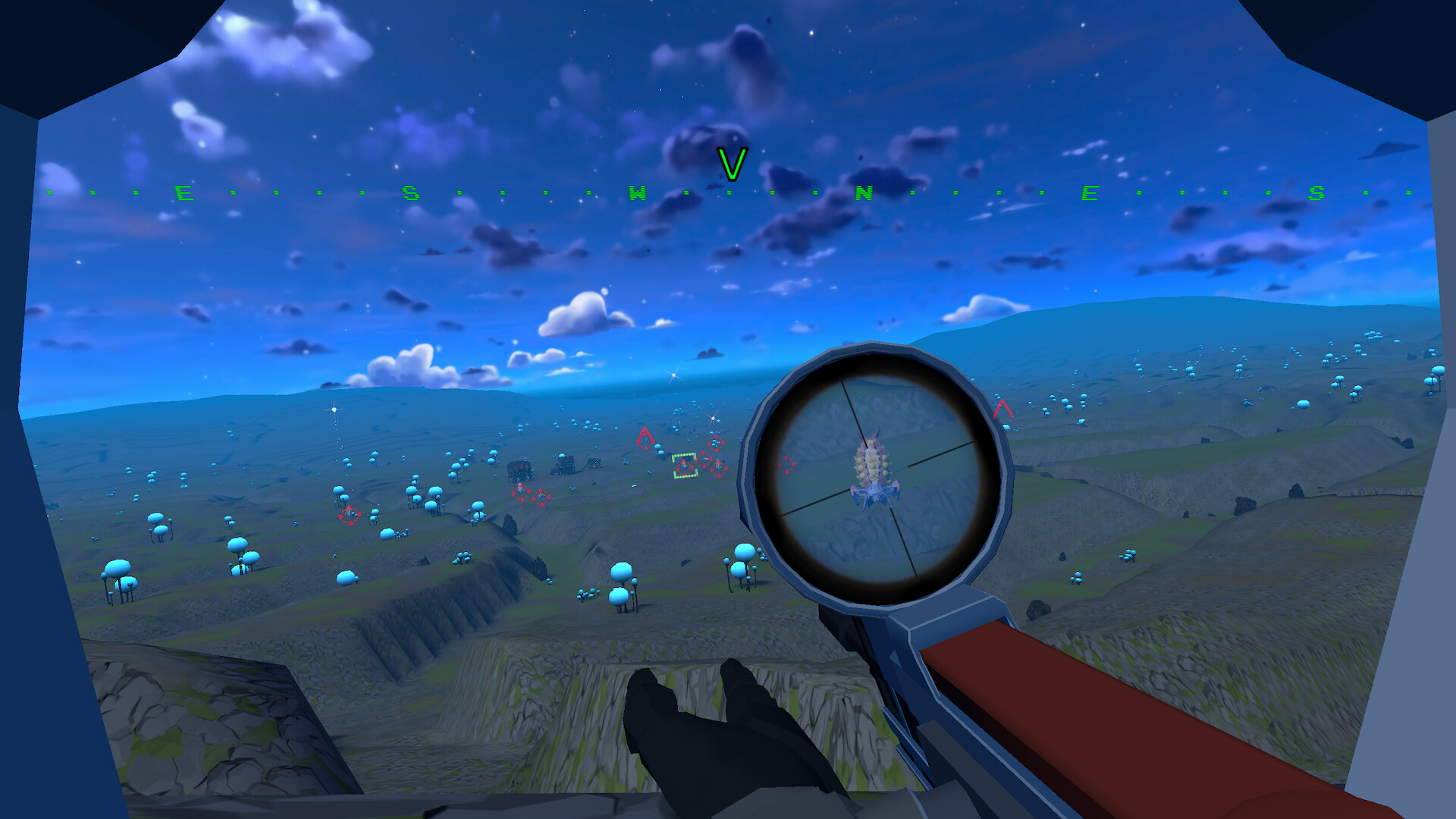Click the sparkling star flare on the horizon
The width and height of the screenshot is (1456, 819).
[x=673, y=375]
